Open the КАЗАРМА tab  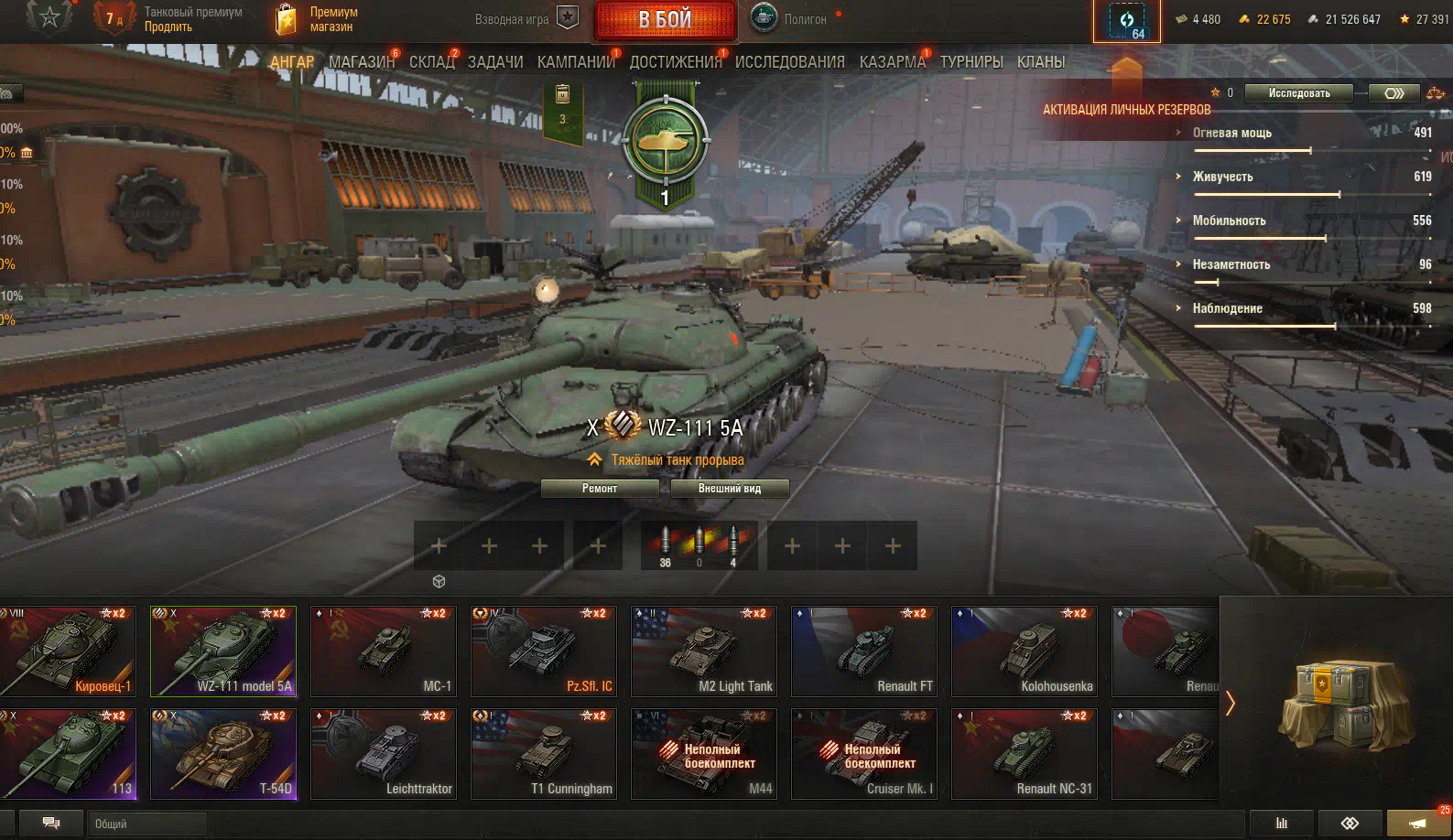click(x=892, y=62)
